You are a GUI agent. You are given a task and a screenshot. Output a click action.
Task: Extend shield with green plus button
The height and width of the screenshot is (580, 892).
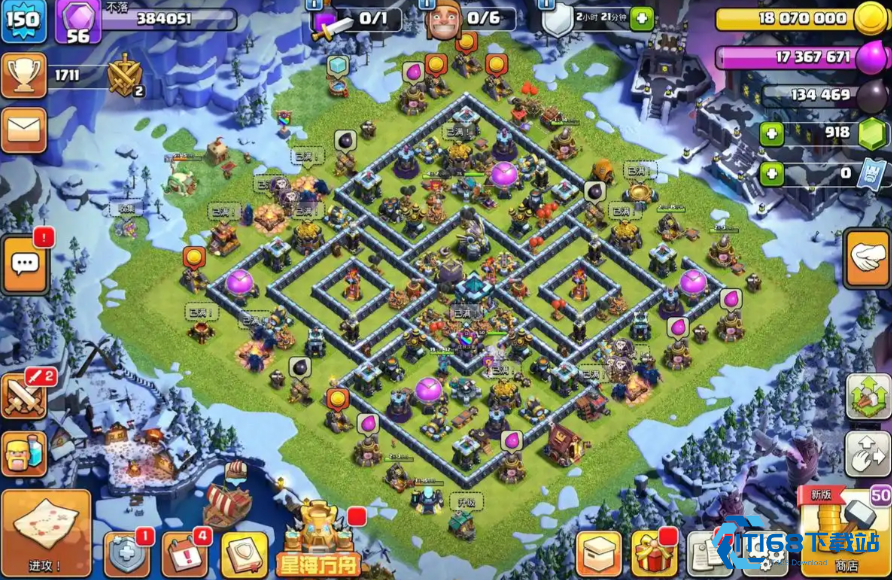coord(641,18)
